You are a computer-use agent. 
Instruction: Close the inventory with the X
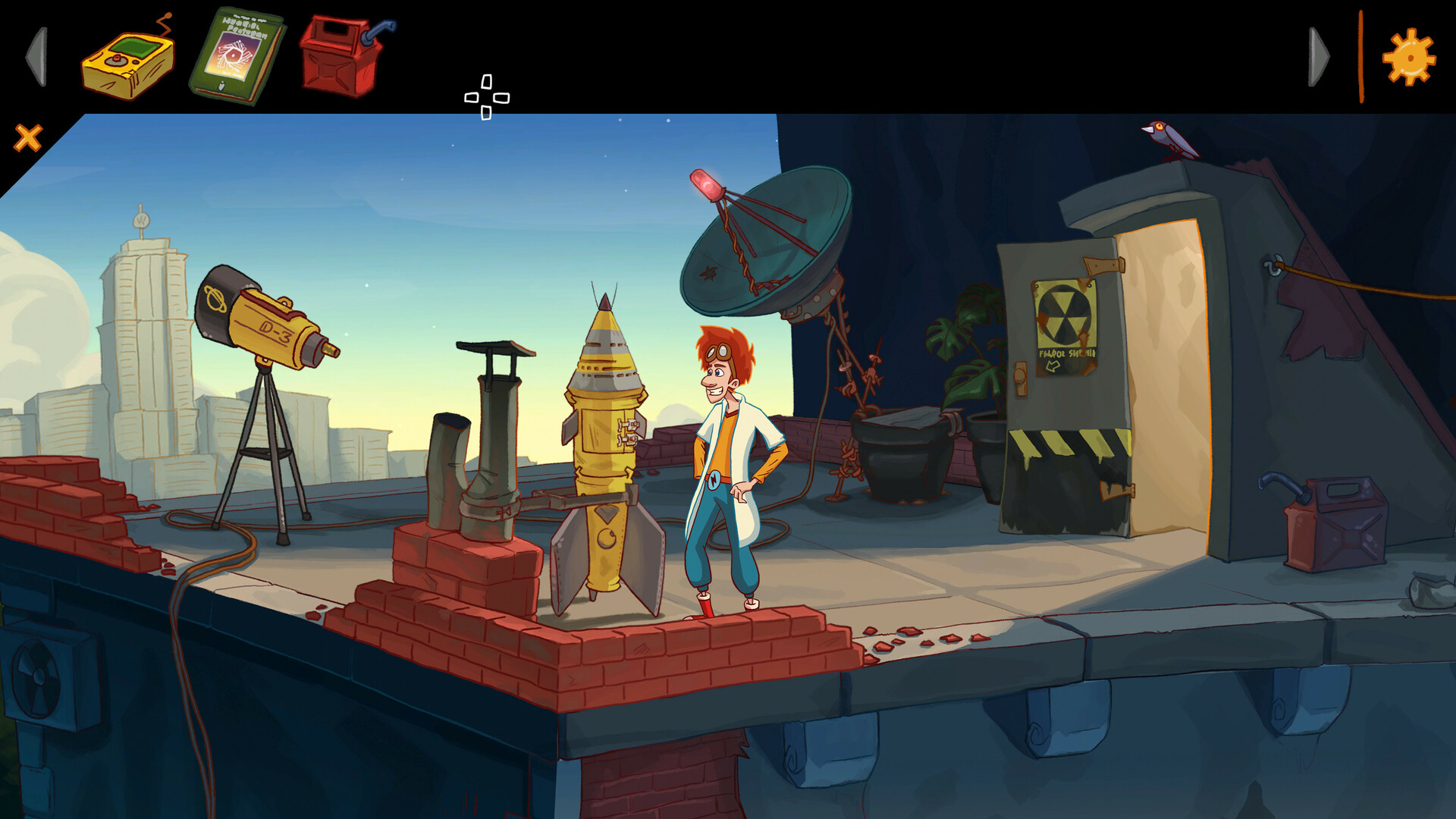click(27, 136)
